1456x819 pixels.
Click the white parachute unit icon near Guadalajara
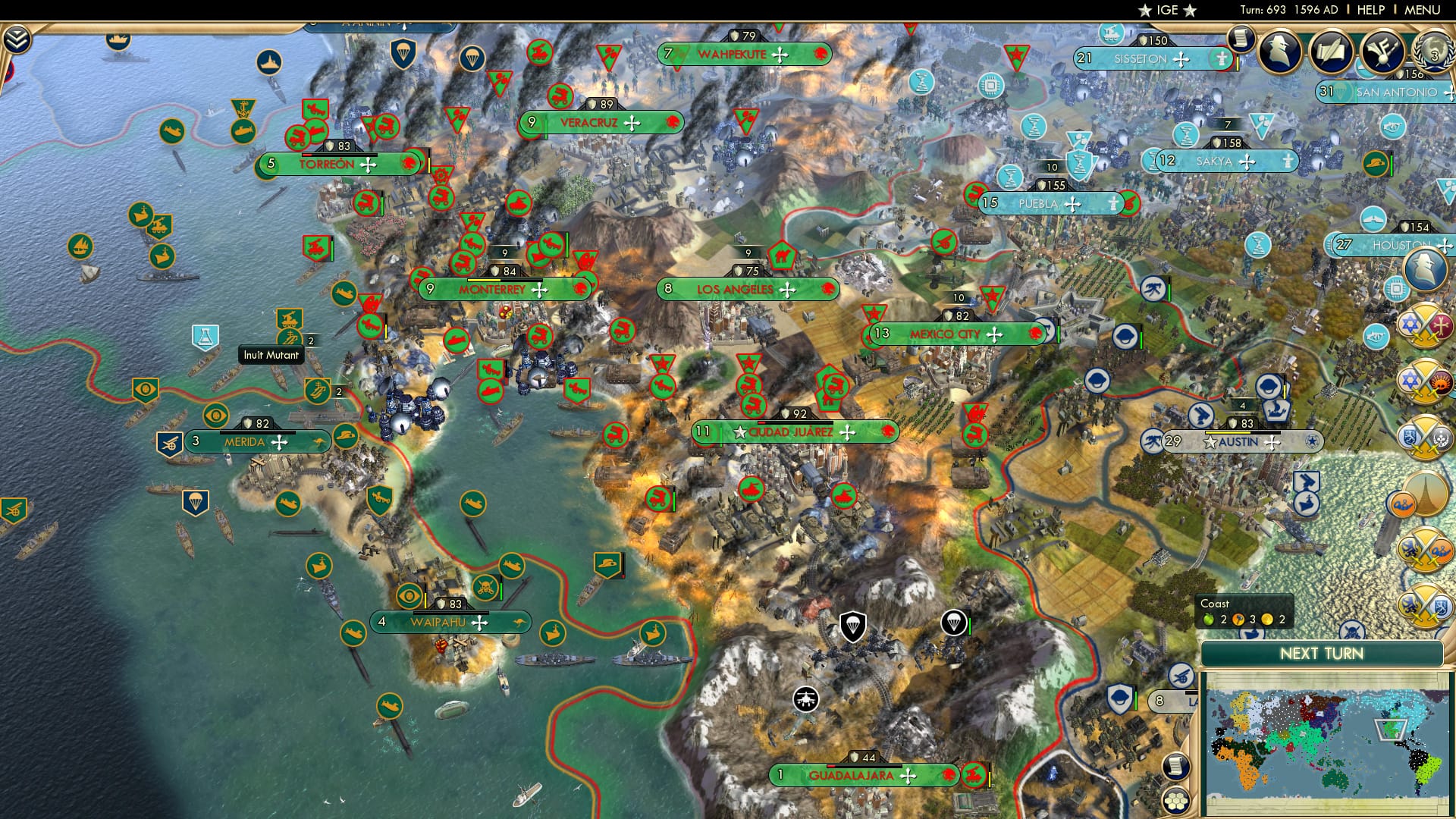click(954, 623)
